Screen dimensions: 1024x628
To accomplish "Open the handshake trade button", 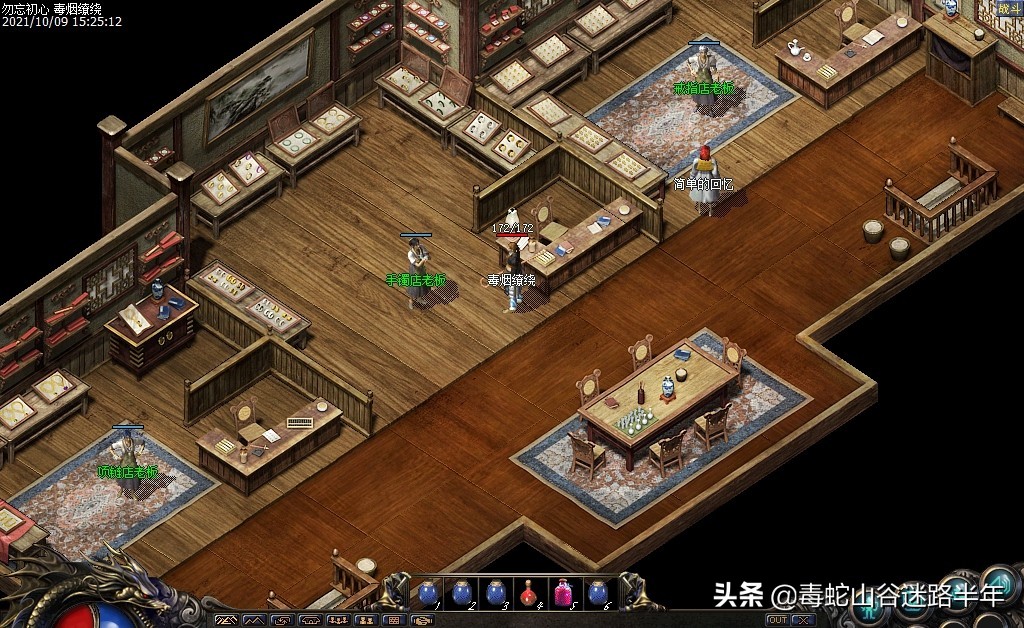I will (423, 621).
